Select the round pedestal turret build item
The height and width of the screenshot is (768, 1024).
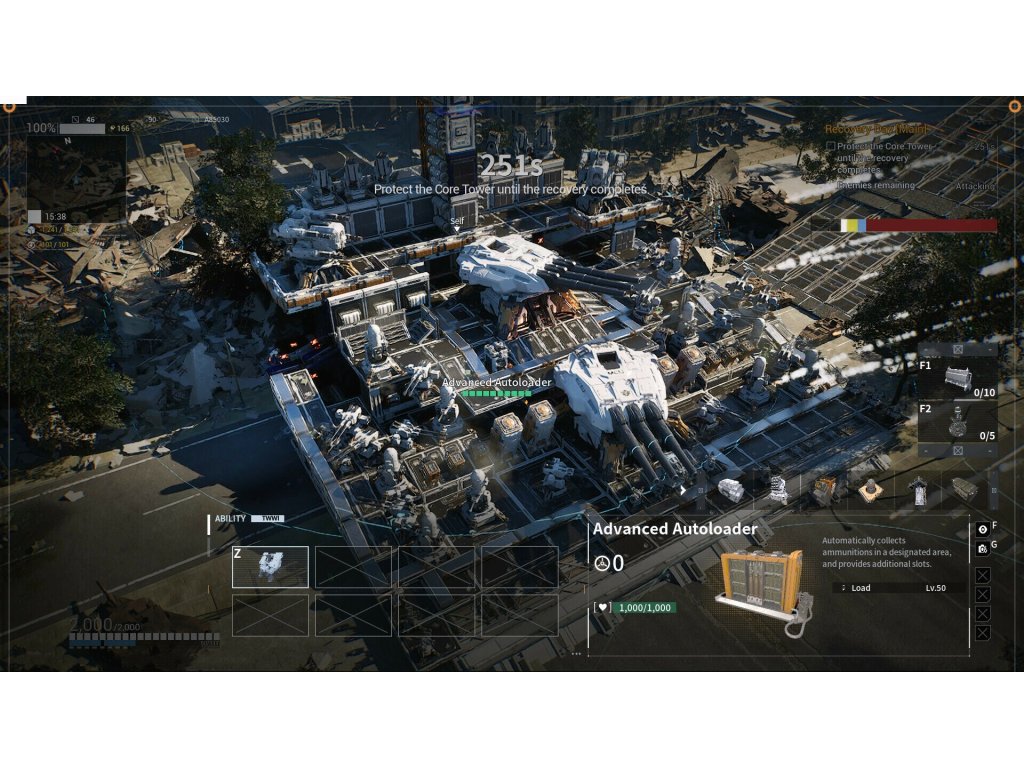[870, 489]
